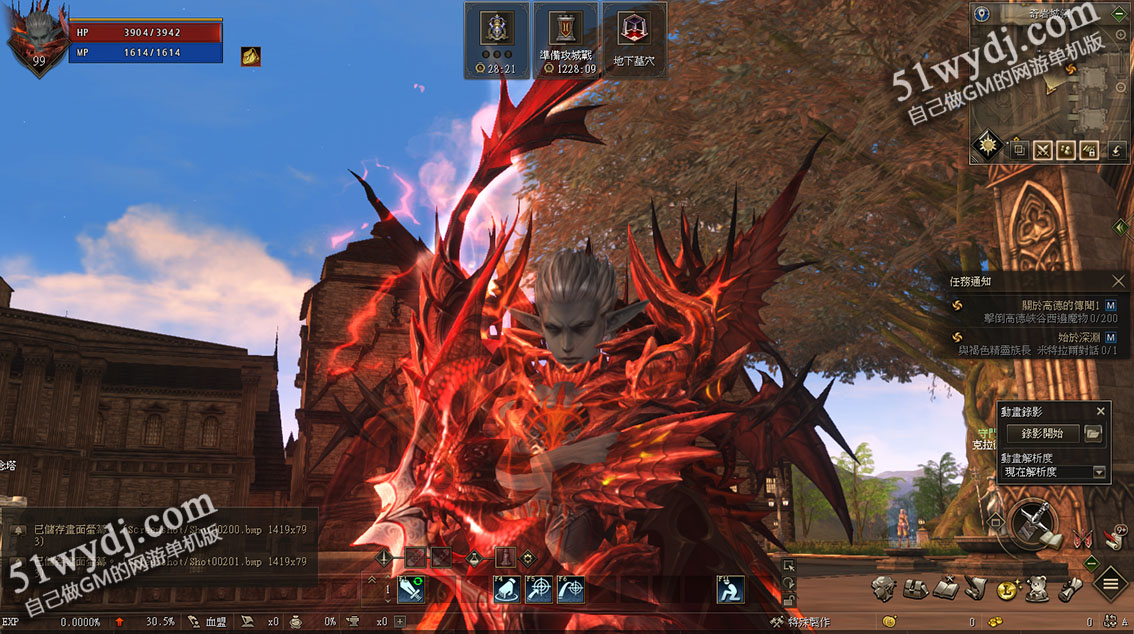Close the 任務通知 quest notice panel
The width and height of the screenshot is (1134, 634).
[1118, 282]
